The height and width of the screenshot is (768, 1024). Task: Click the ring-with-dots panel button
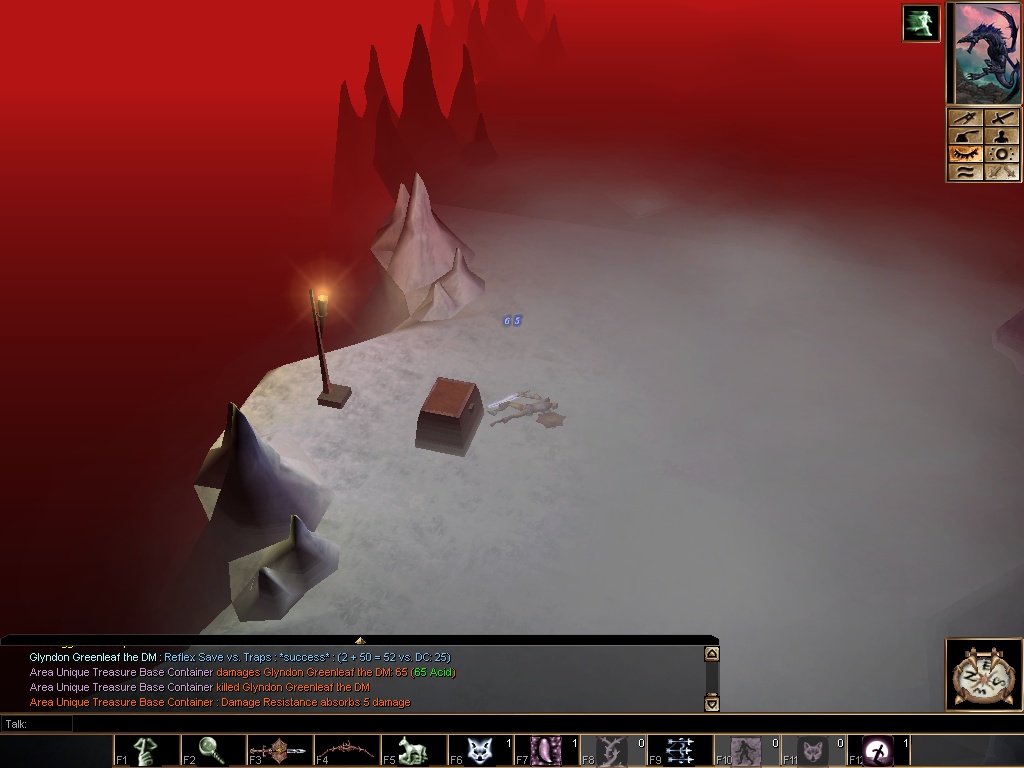click(1002, 154)
